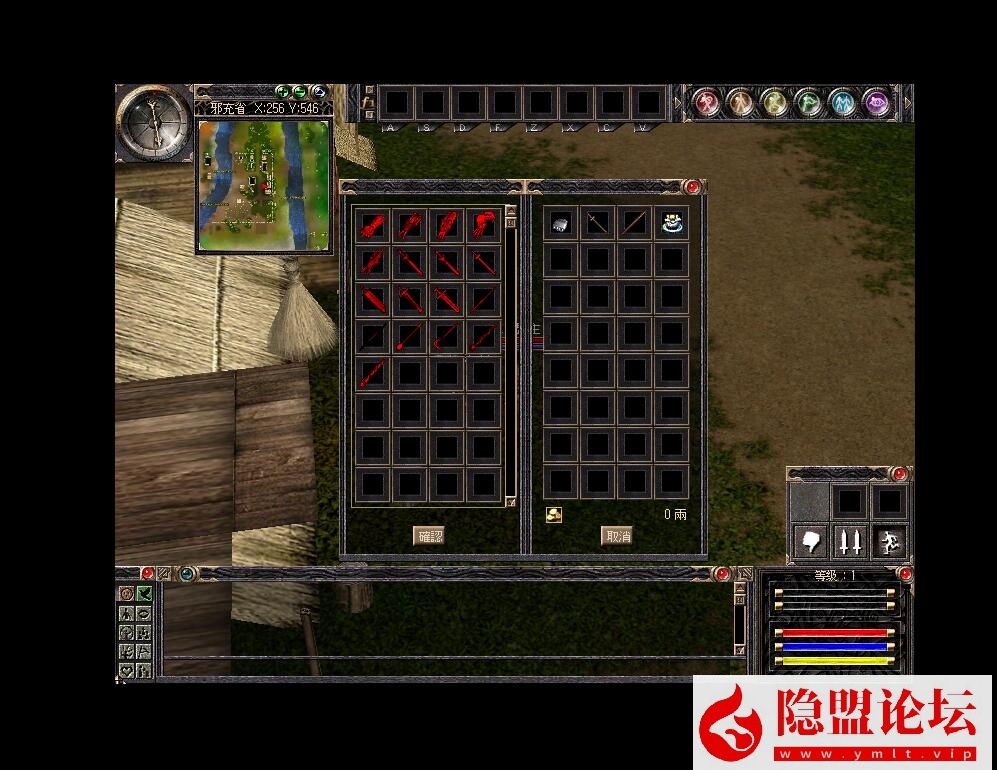The image size is (997, 770).
Task: Toggle the fist attack mode button
Action: [x=811, y=541]
